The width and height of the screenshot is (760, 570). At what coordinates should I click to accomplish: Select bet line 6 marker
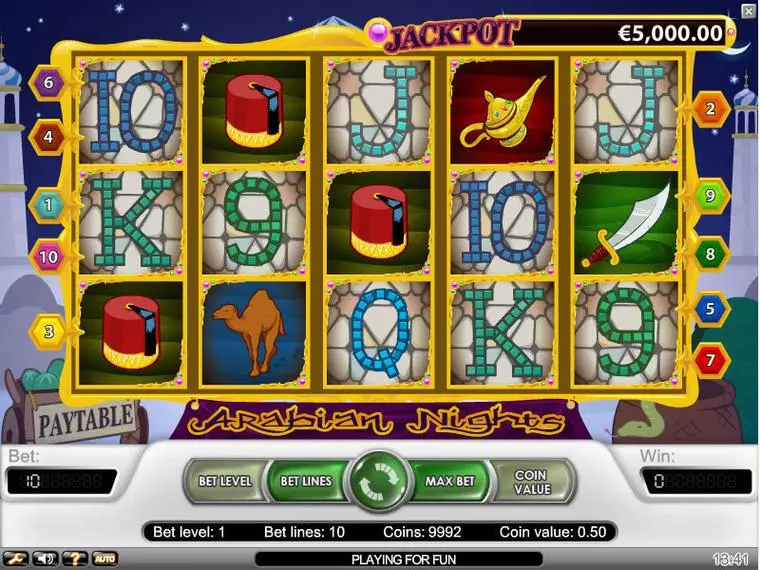point(47,83)
